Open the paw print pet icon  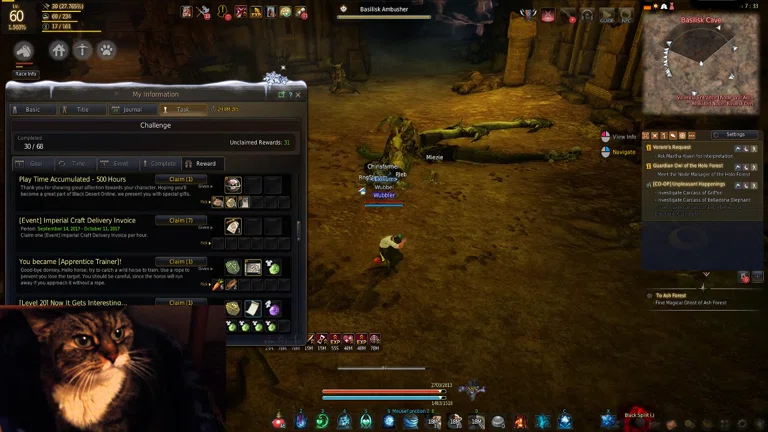click(106, 50)
